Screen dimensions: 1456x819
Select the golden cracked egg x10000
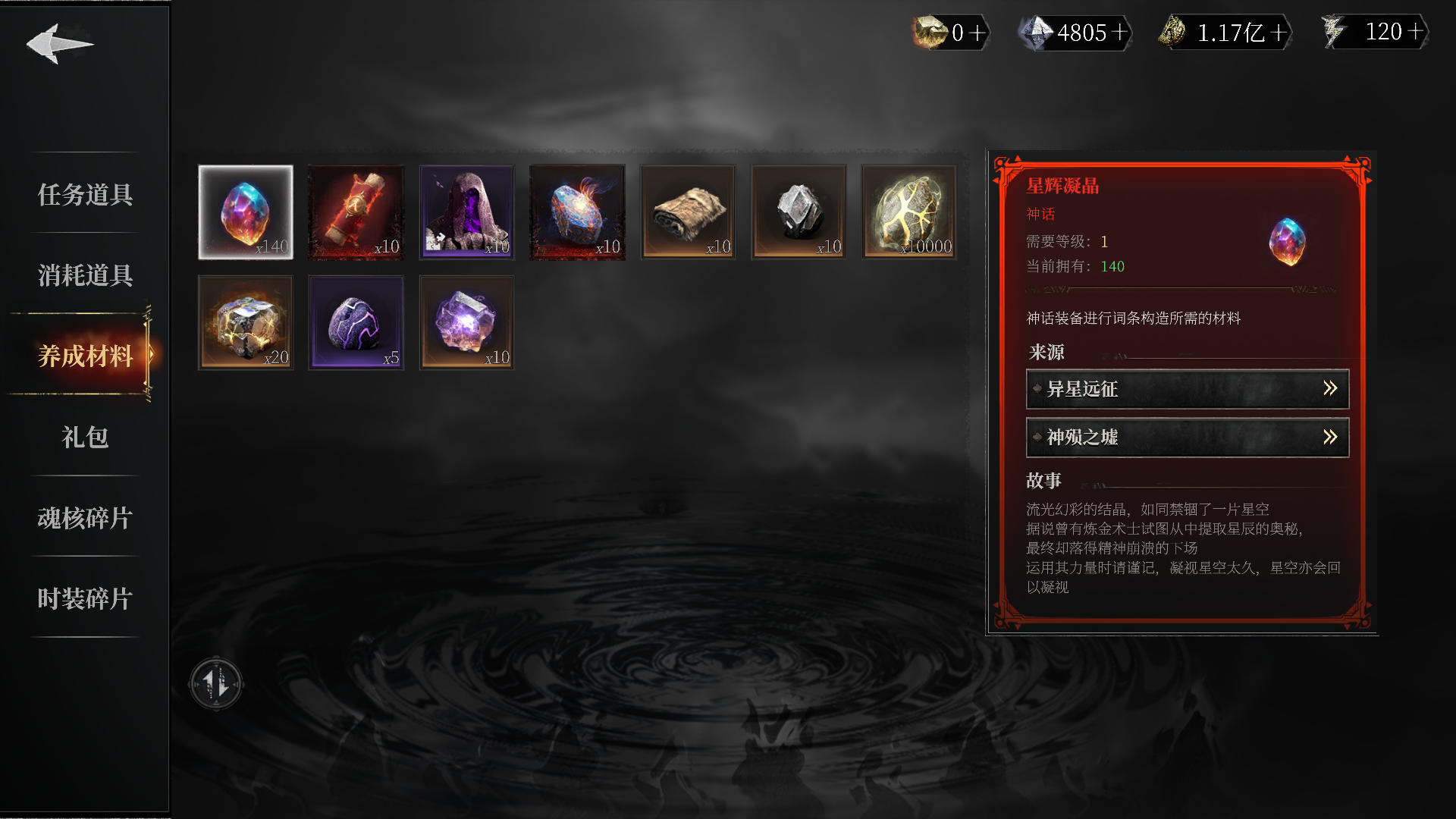pyautogui.click(x=908, y=212)
